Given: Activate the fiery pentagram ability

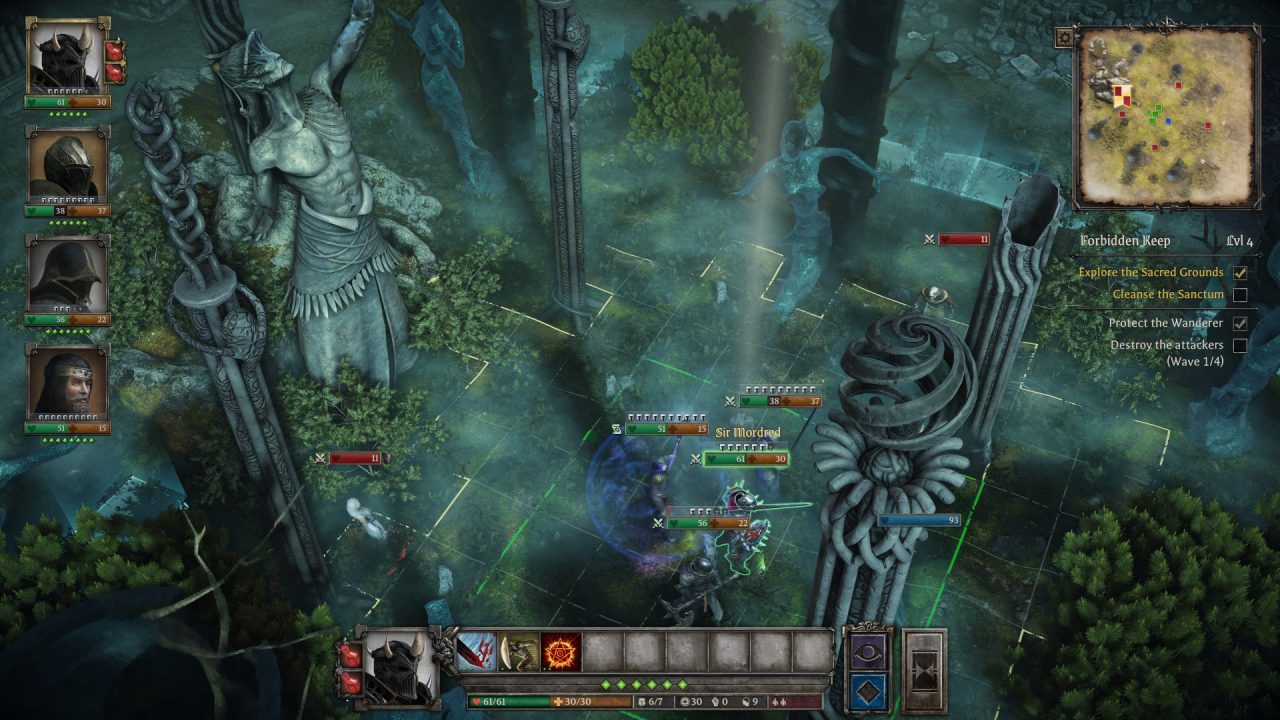Looking at the screenshot, I should pos(561,652).
